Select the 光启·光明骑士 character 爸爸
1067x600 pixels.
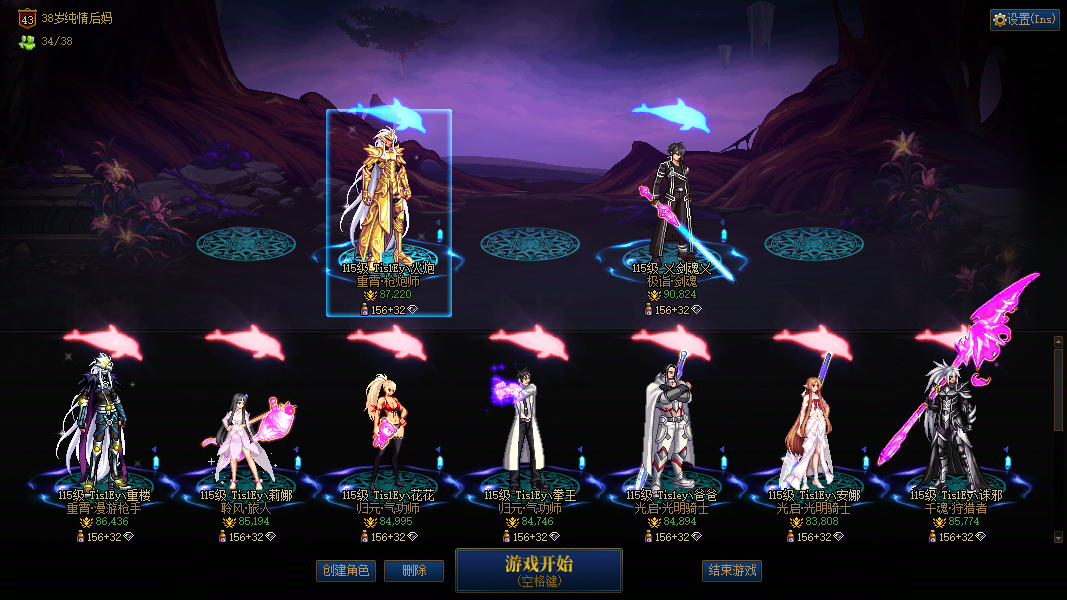671,425
